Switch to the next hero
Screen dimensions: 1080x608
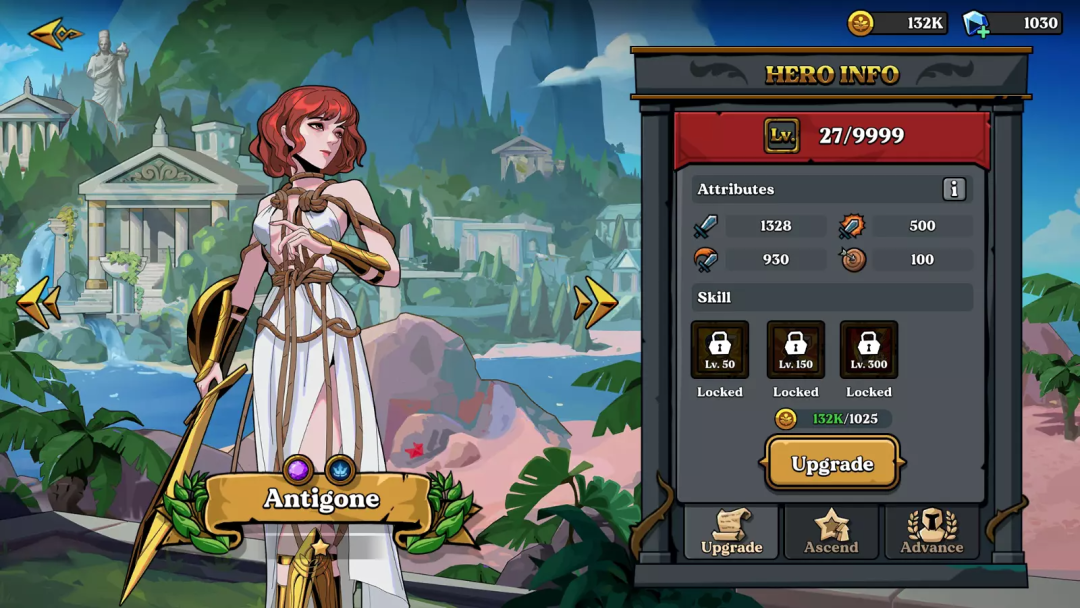click(596, 302)
